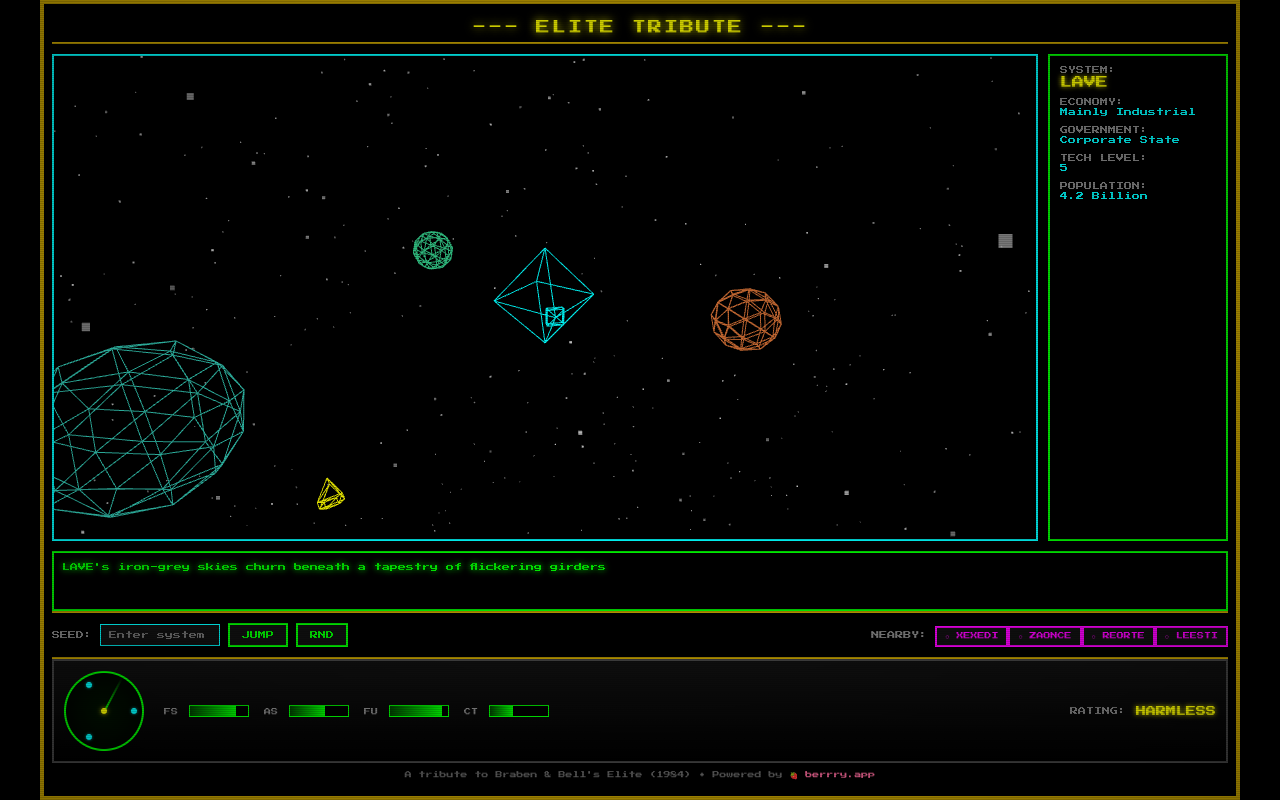Select the orange wireframe planet
The height and width of the screenshot is (800, 1280).
coord(746,320)
